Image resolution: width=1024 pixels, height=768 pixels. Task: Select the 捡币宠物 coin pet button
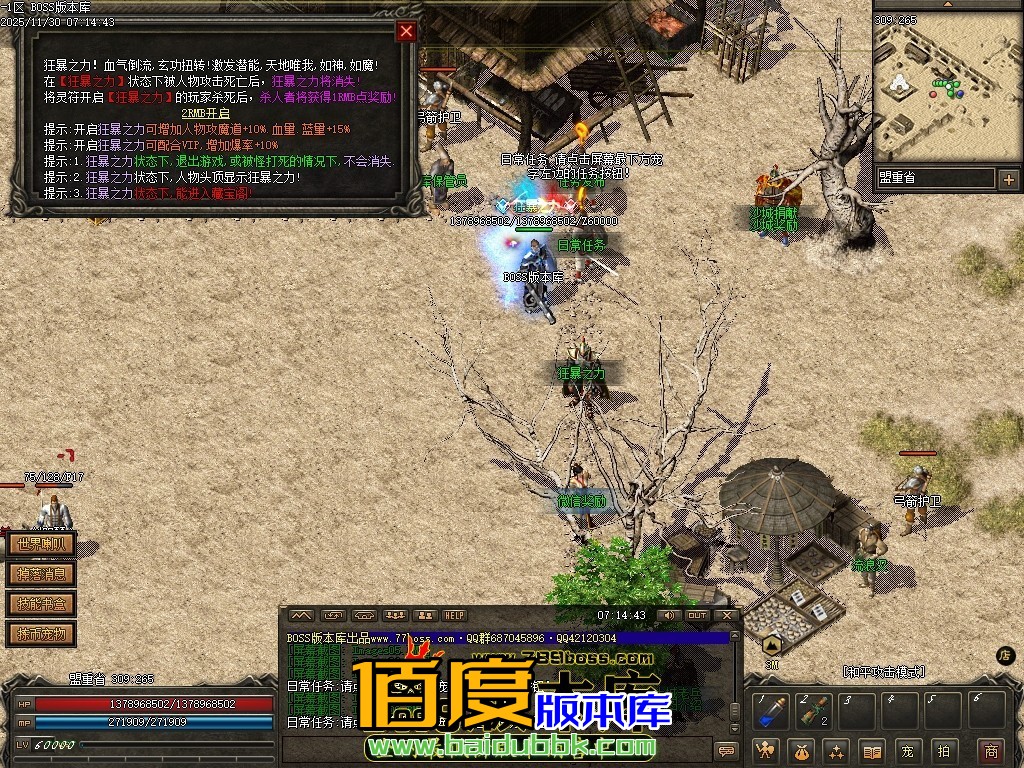click(x=41, y=633)
